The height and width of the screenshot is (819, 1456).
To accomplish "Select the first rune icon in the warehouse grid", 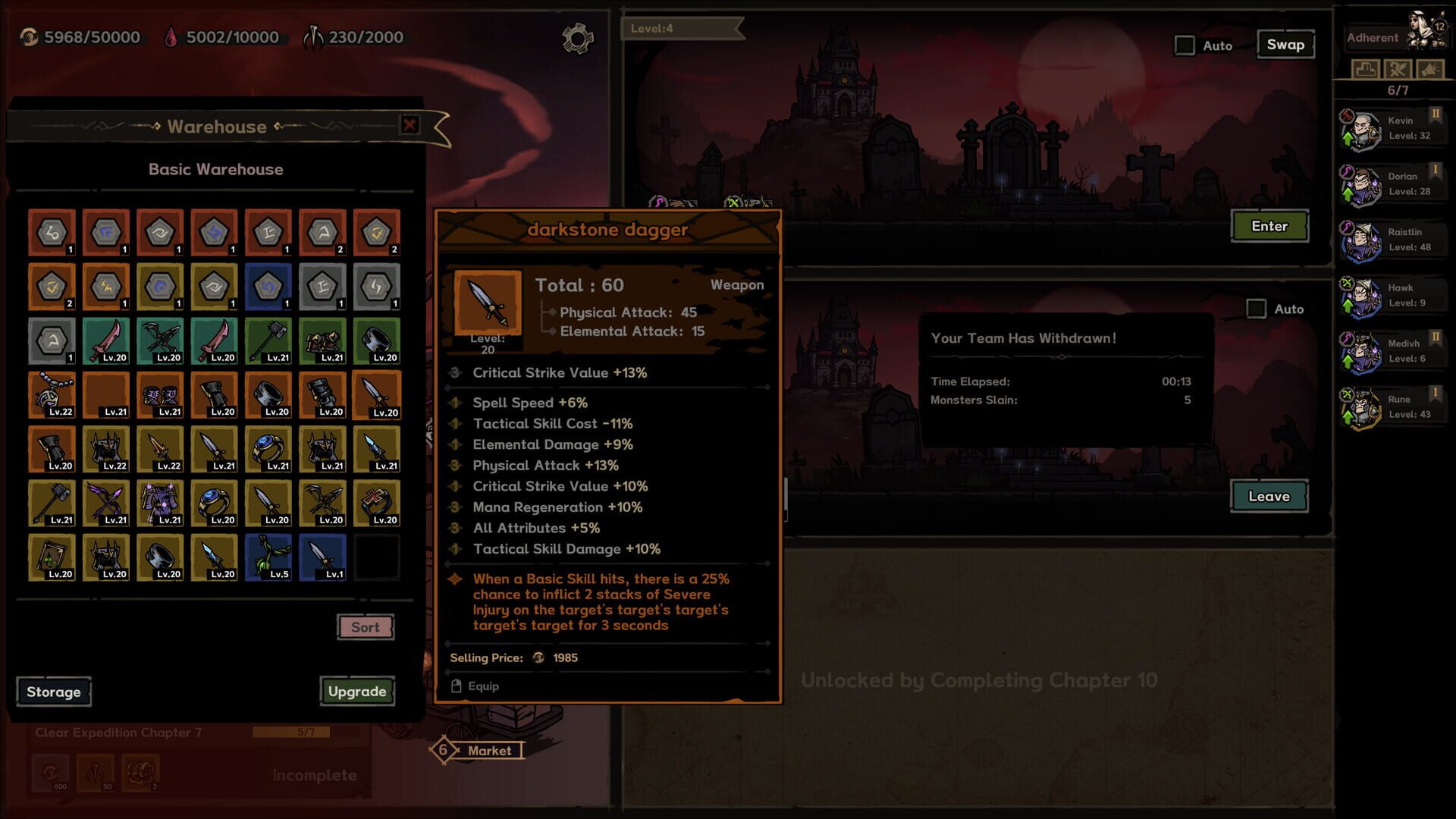I will pos(52,232).
